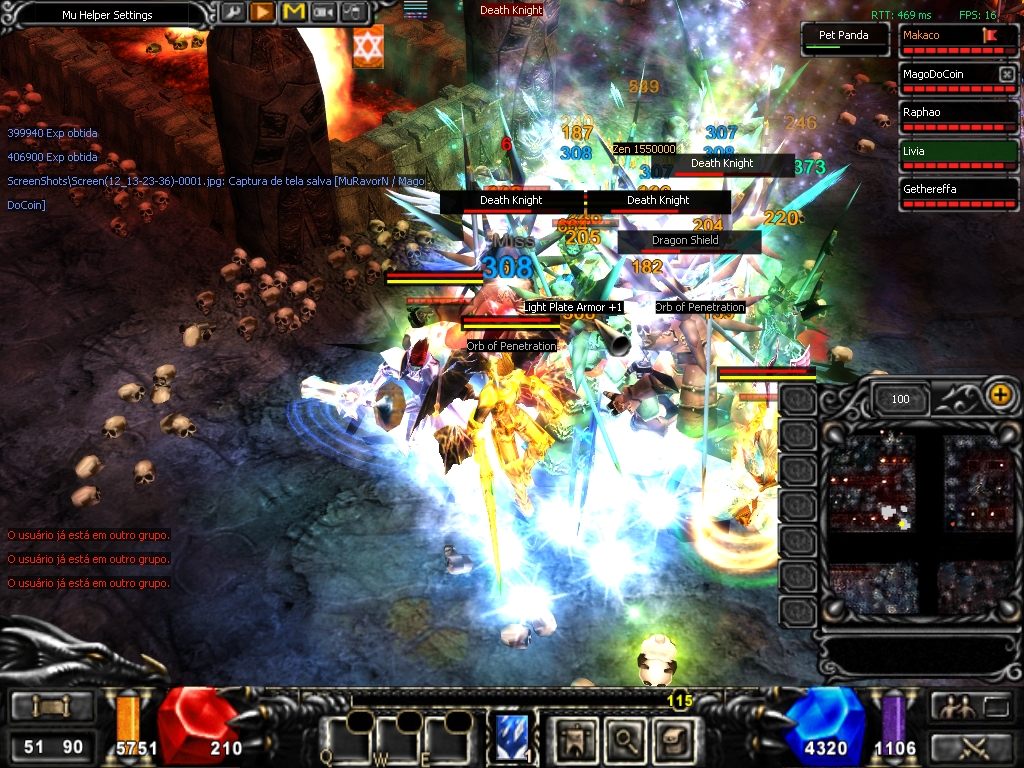
Task: Click the yellow M icon
Action: (294, 13)
